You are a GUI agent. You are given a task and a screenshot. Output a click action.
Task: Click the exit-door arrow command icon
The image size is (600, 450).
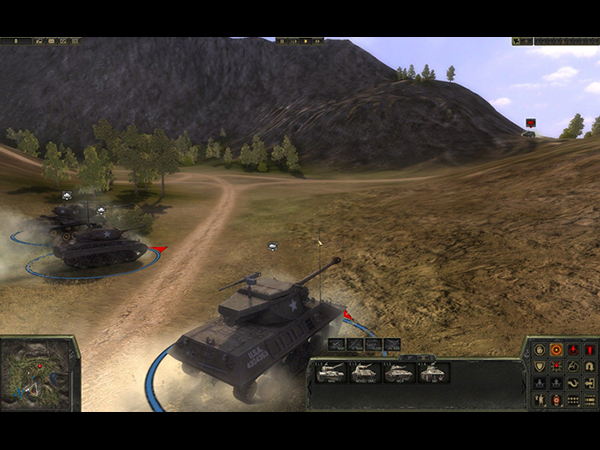tap(590, 383)
